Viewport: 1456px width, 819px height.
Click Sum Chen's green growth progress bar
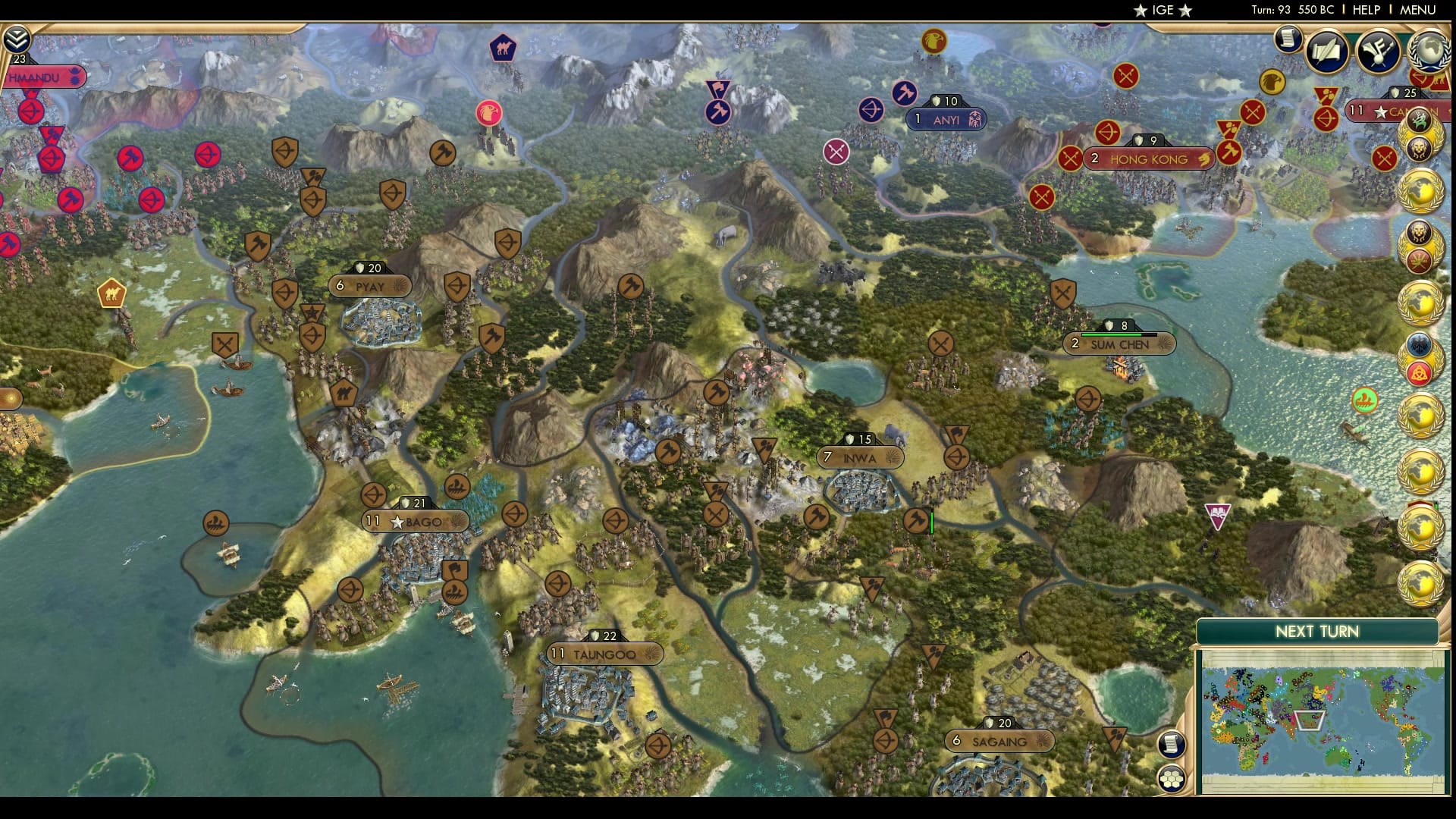click(1111, 334)
